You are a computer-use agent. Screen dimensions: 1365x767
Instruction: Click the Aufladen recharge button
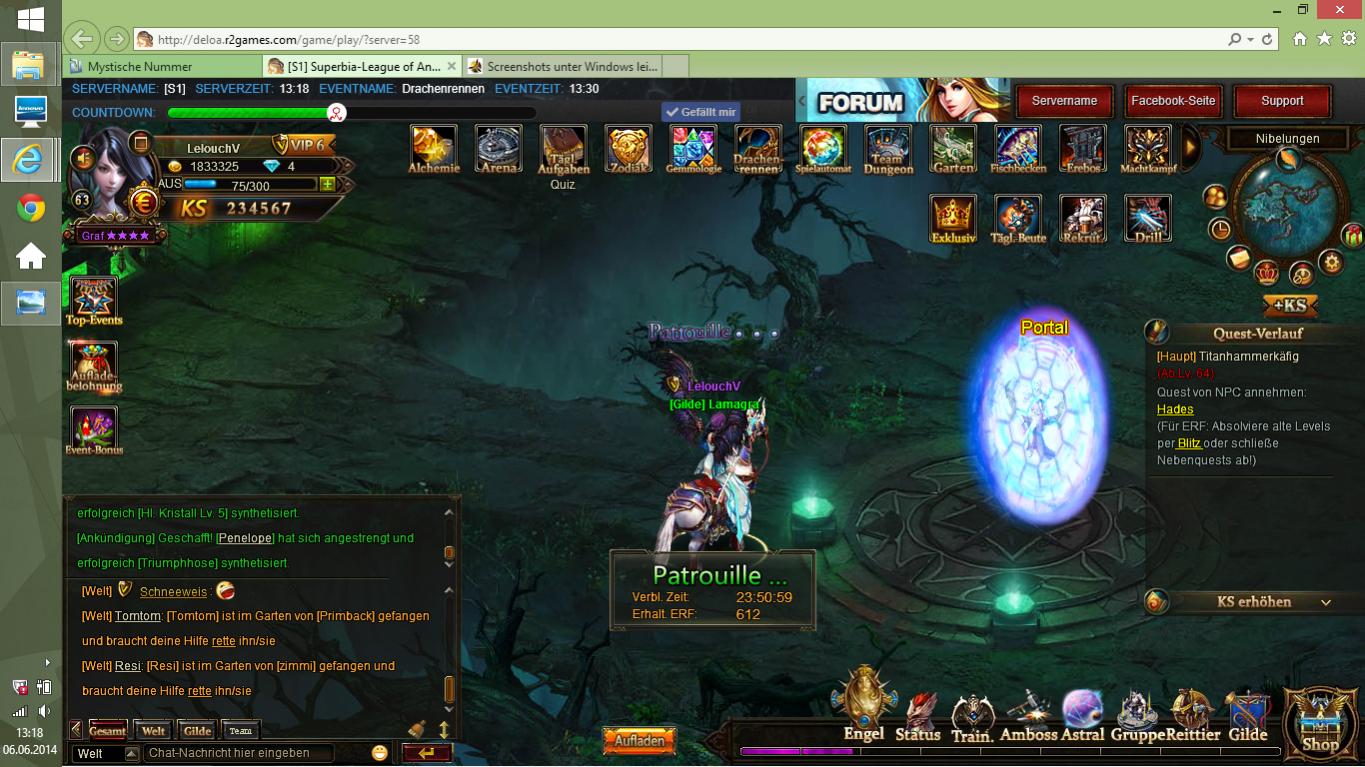pos(639,741)
